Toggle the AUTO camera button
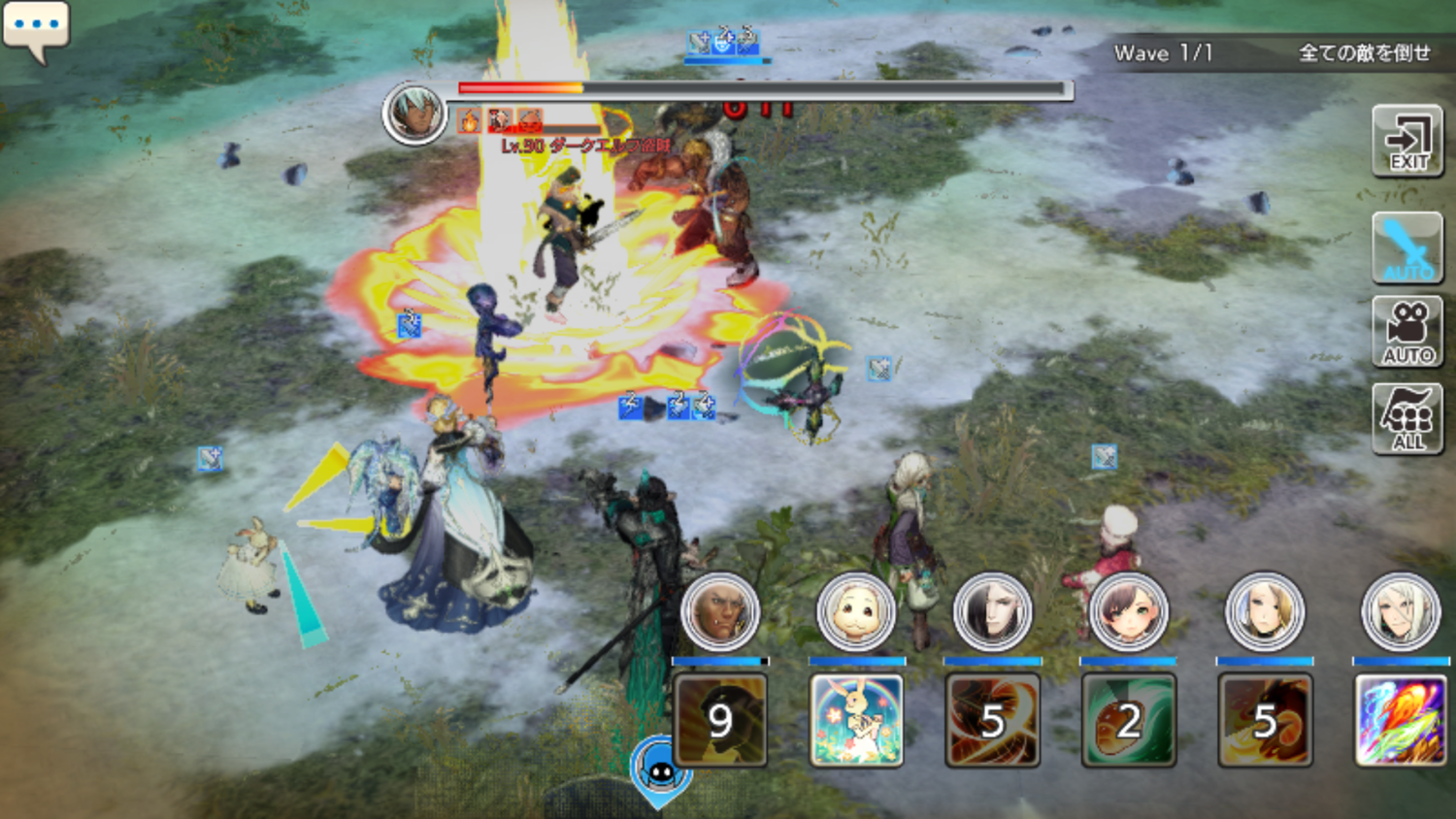The width and height of the screenshot is (1456, 819). click(1407, 332)
